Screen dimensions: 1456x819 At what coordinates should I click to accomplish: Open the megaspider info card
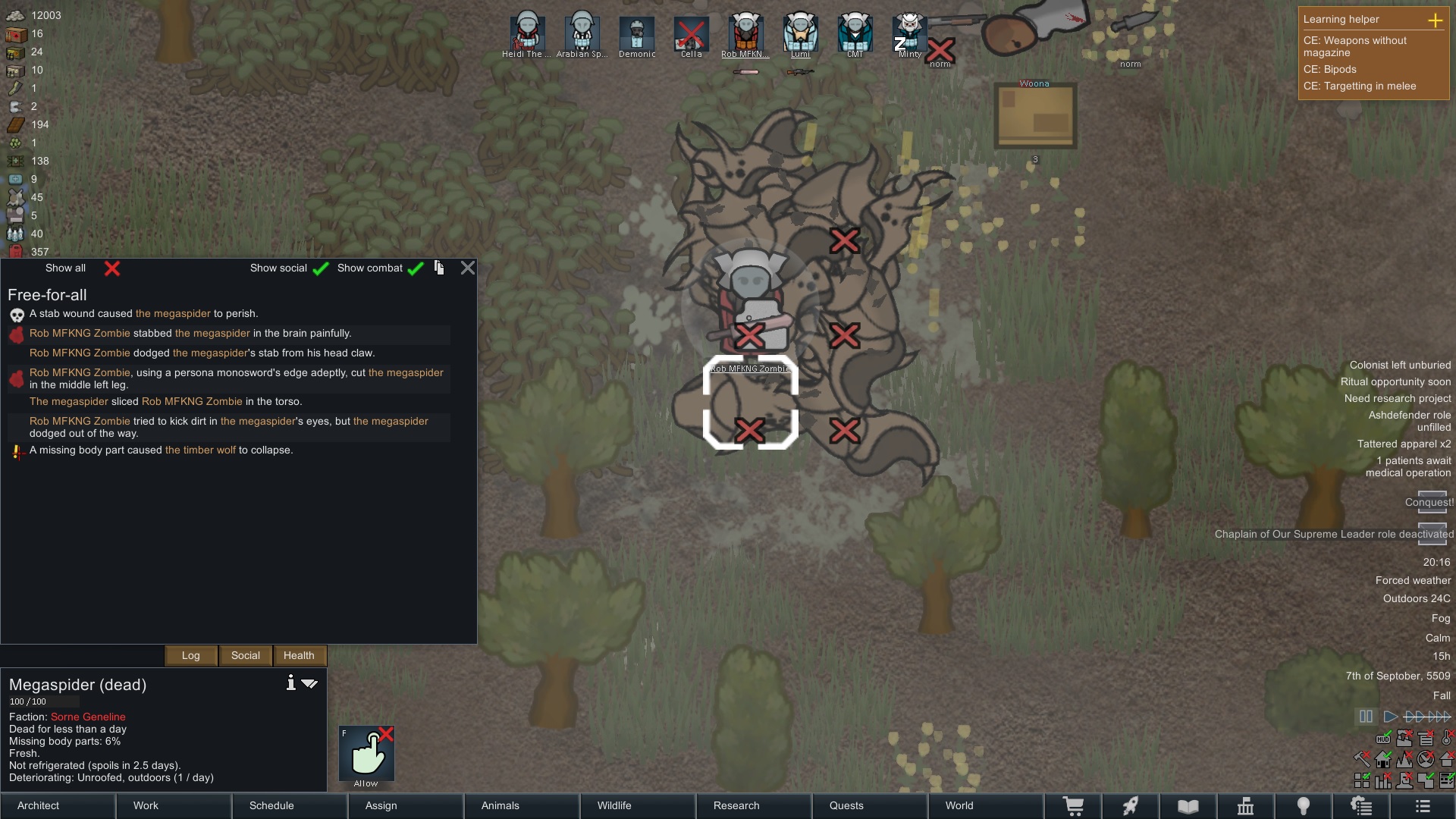click(x=290, y=683)
